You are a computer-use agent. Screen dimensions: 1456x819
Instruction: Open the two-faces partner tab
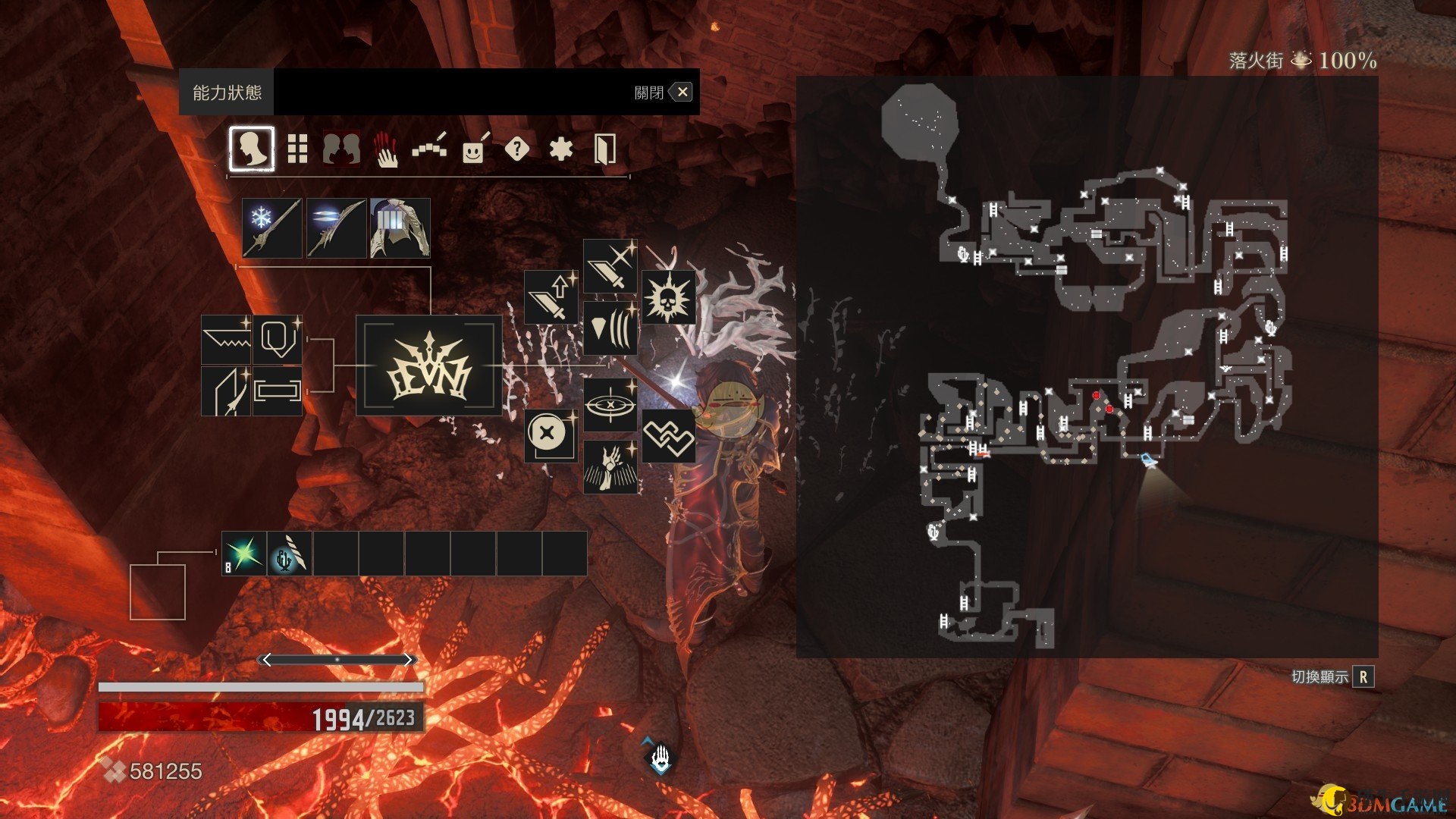341,149
